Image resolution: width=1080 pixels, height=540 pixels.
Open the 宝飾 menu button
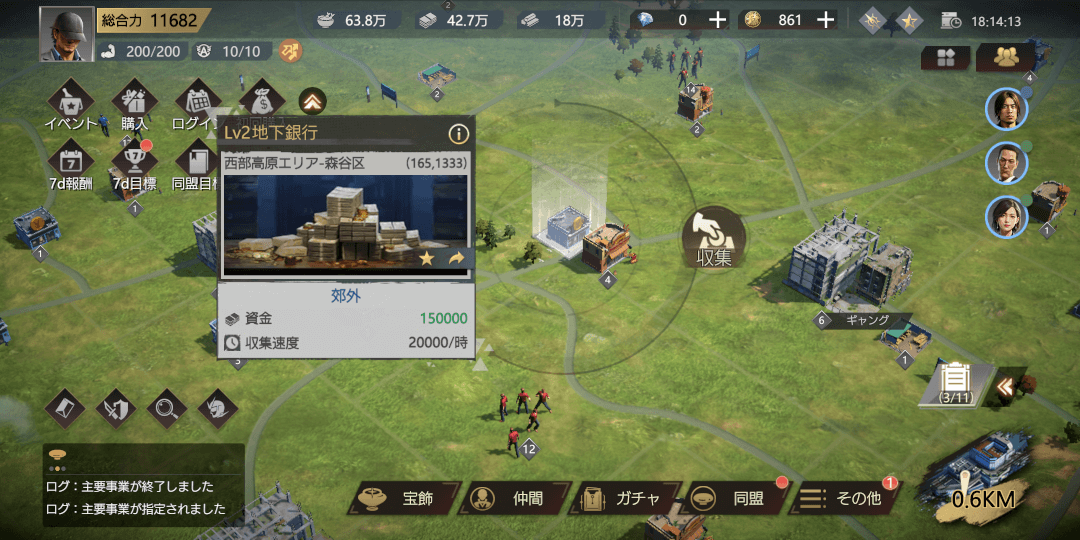[404, 498]
